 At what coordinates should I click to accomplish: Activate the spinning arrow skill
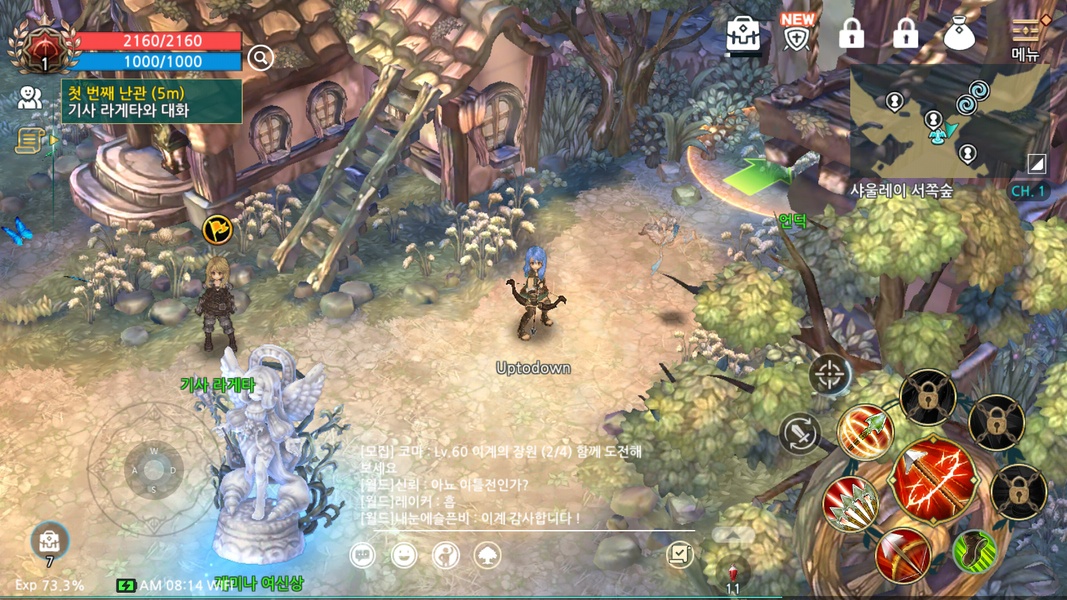[866, 432]
